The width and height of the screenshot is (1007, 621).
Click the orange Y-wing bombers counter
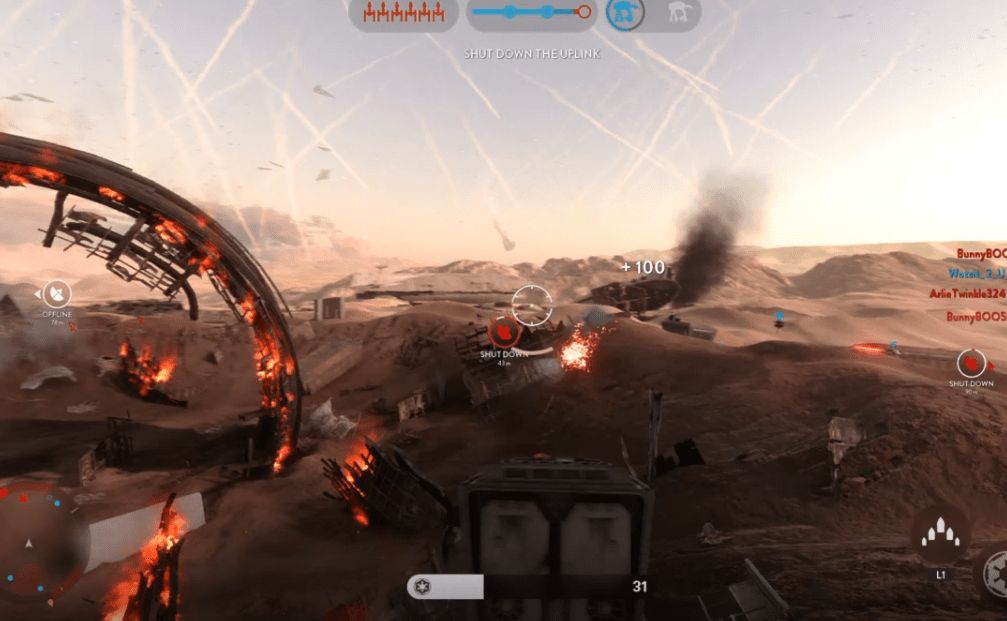[x=404, y=13]
